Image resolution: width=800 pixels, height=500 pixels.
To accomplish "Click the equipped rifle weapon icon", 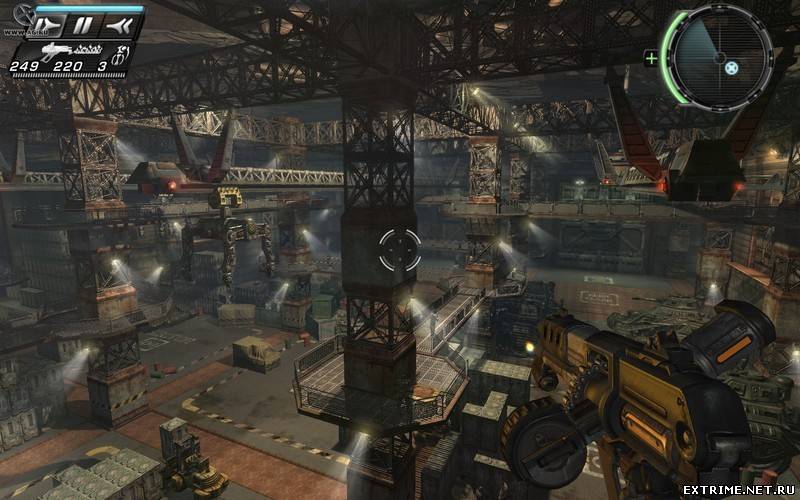I will coord(58,50).
